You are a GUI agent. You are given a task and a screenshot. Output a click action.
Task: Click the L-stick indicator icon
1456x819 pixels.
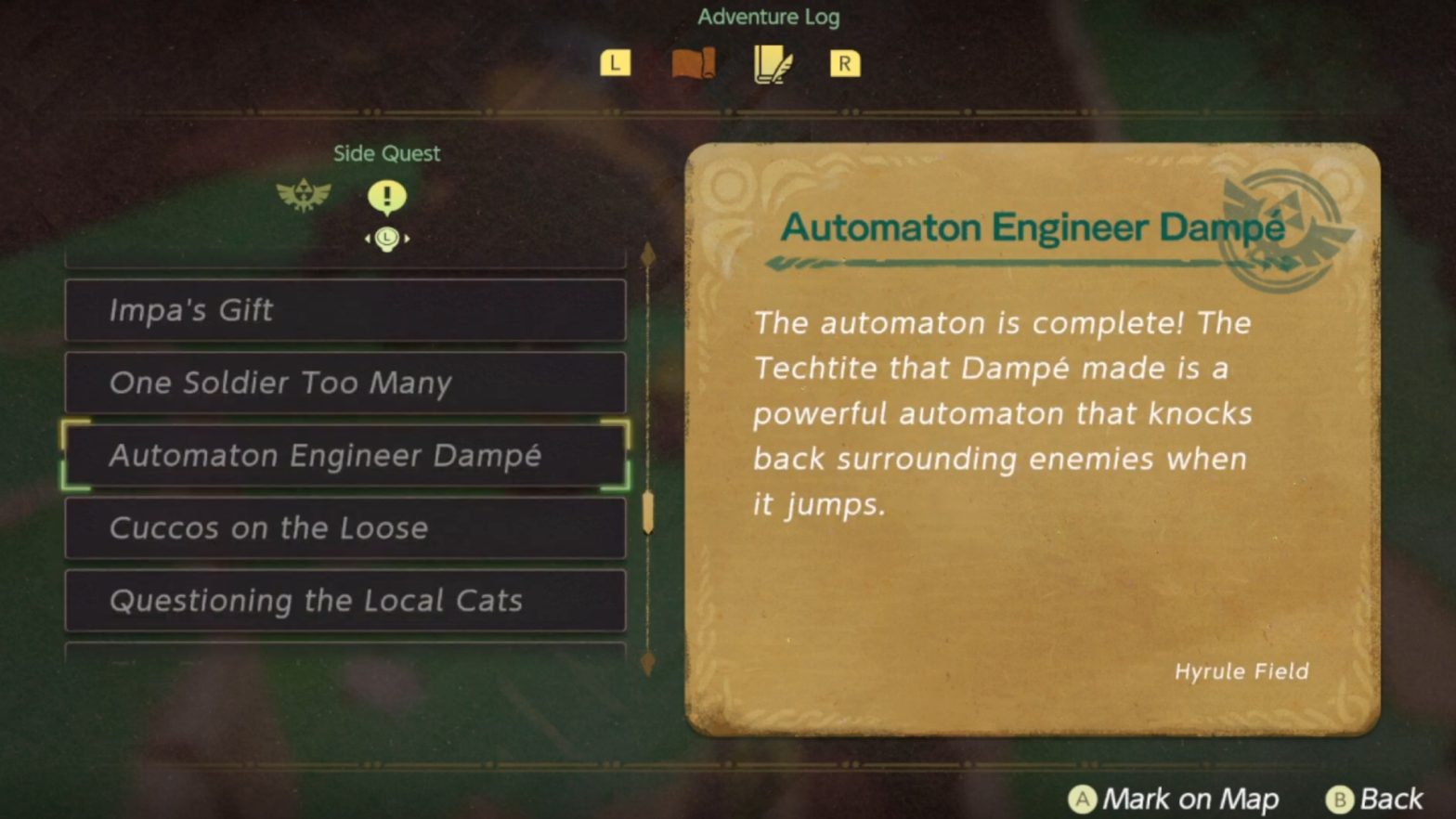[x=387, y=239]
